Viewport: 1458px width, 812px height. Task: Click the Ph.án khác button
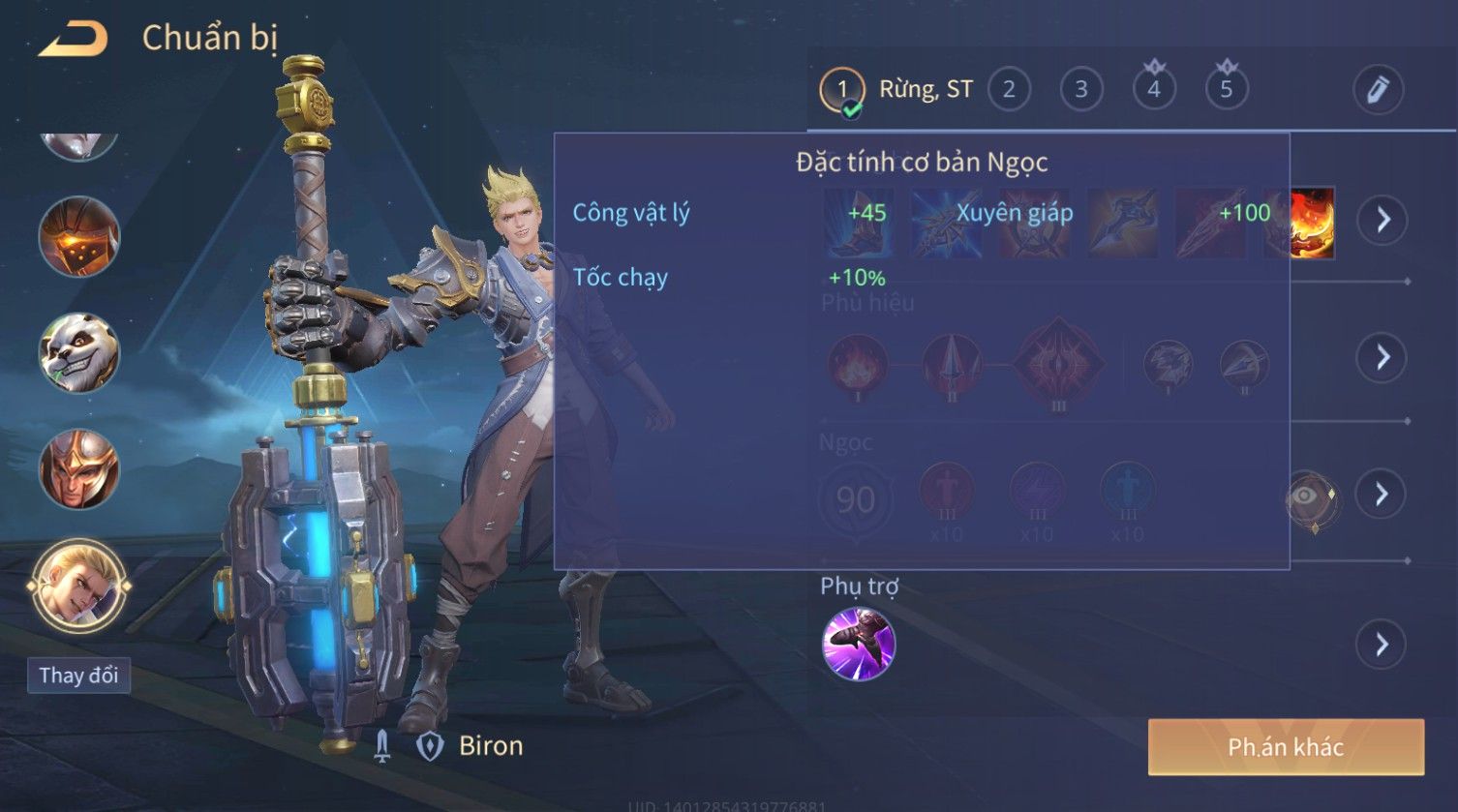coord(1286,747)
